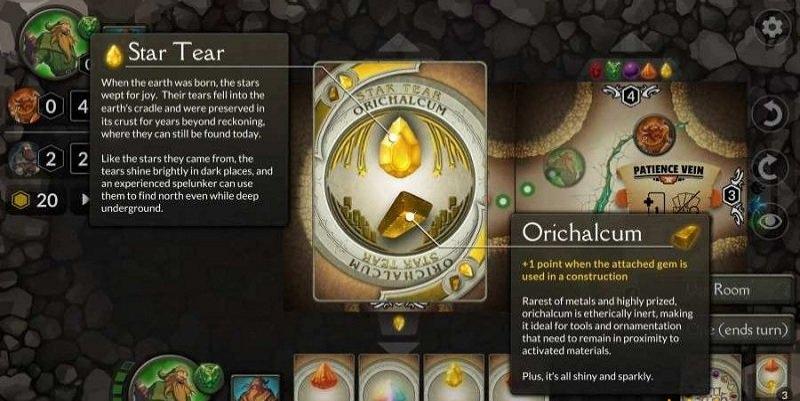Select the enlarged Star Tear Orichalcum card
This screenshot has width=800, height=401.
pyautogui.click(x=398, y=180)
